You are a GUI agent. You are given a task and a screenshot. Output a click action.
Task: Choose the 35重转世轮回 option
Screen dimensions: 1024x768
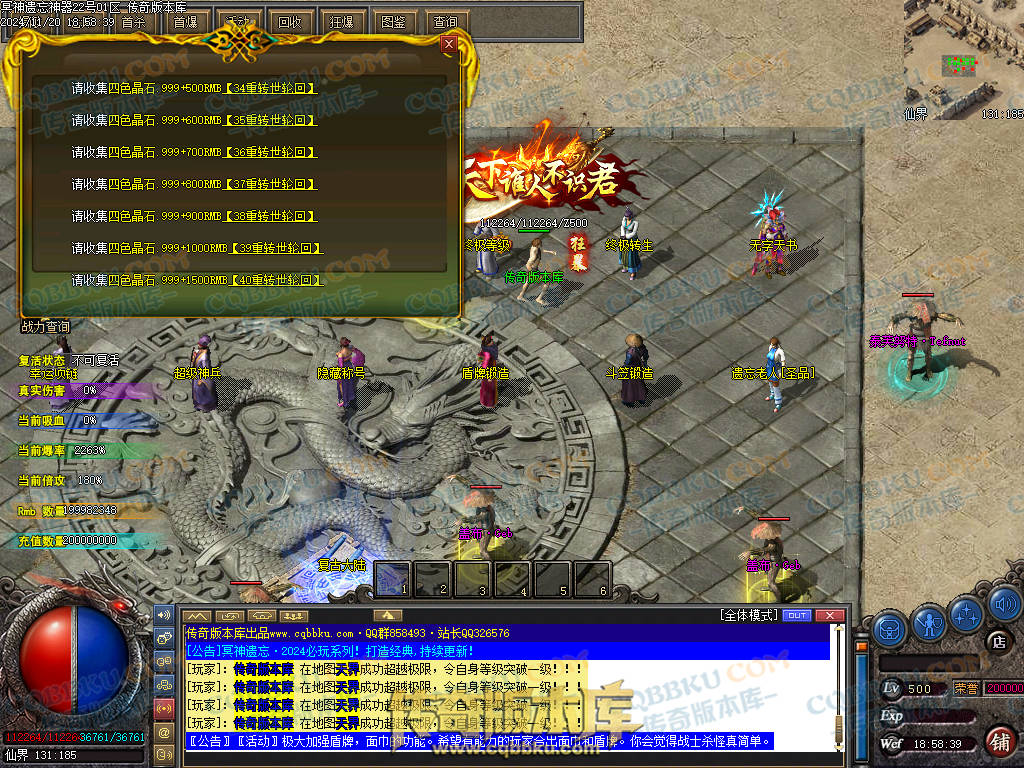coord(271,120)
